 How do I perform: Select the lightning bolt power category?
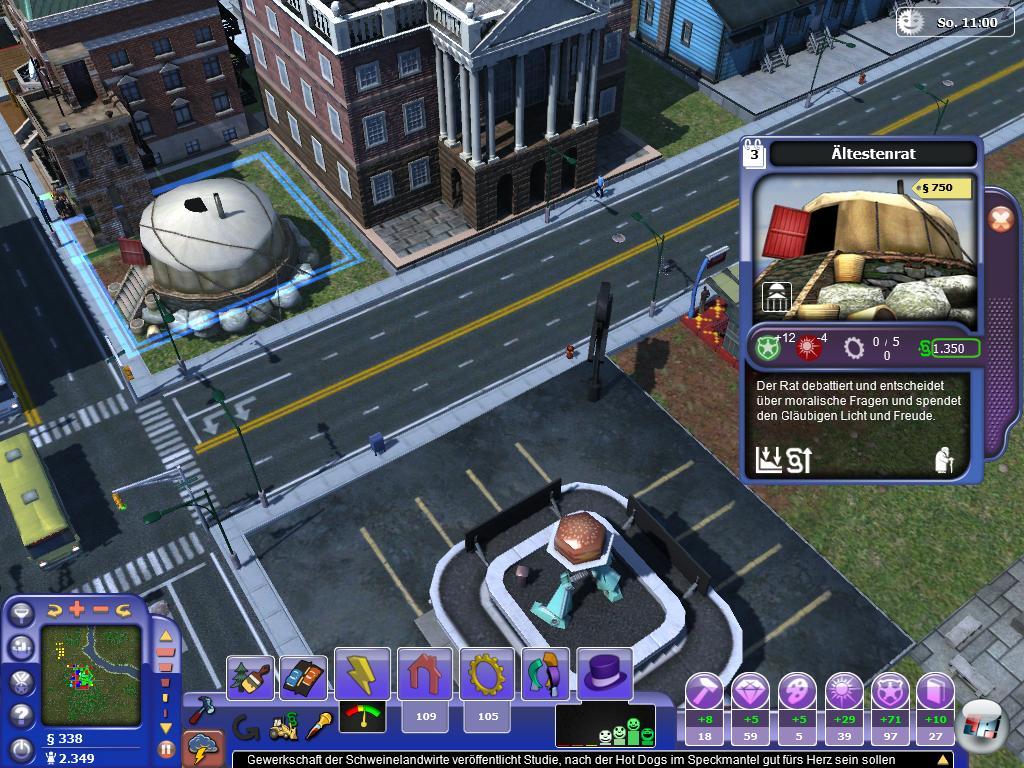(x=362, y=674)
